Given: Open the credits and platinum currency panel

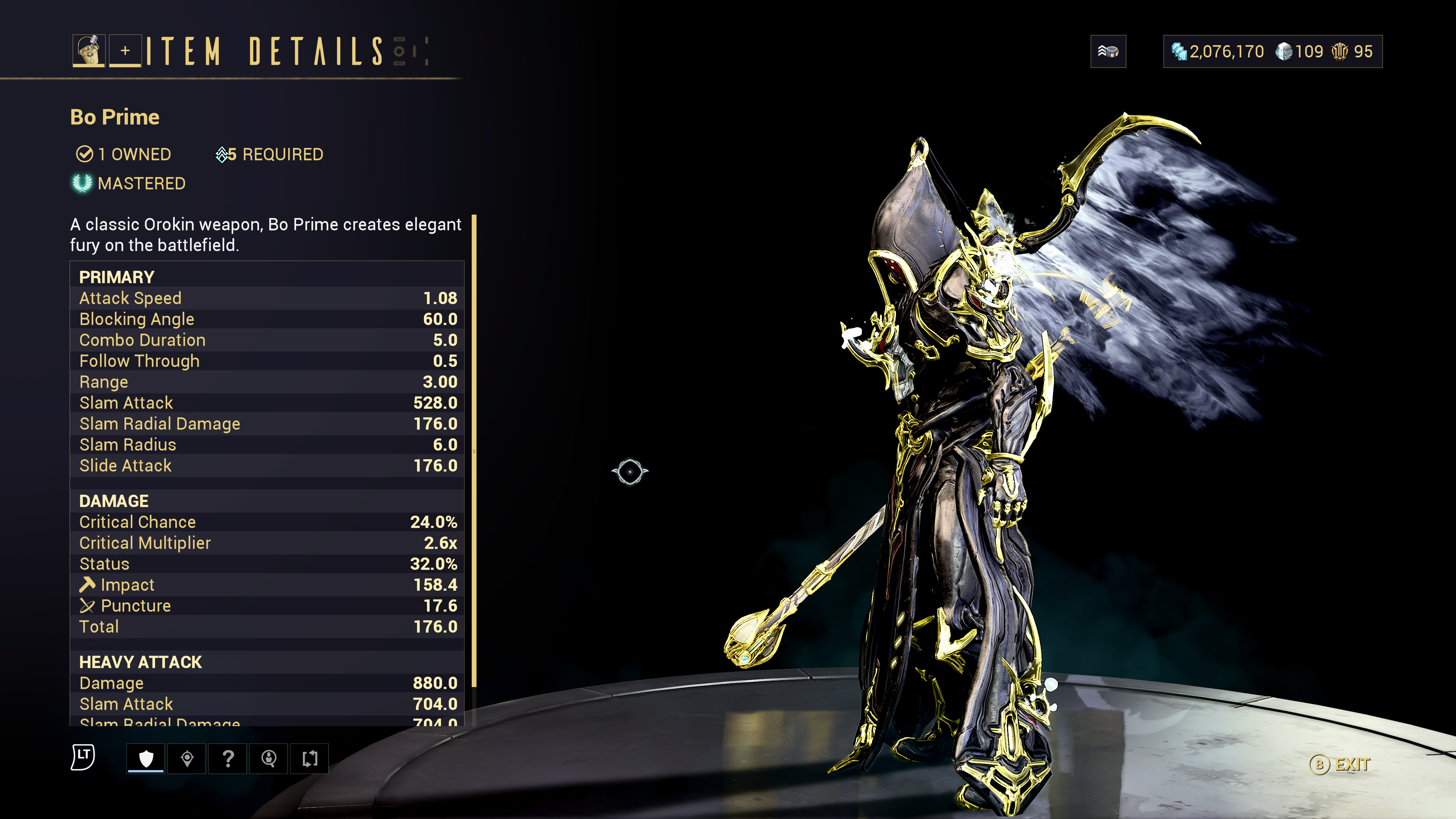Looking at the screenshot, I should (1272, 52).
